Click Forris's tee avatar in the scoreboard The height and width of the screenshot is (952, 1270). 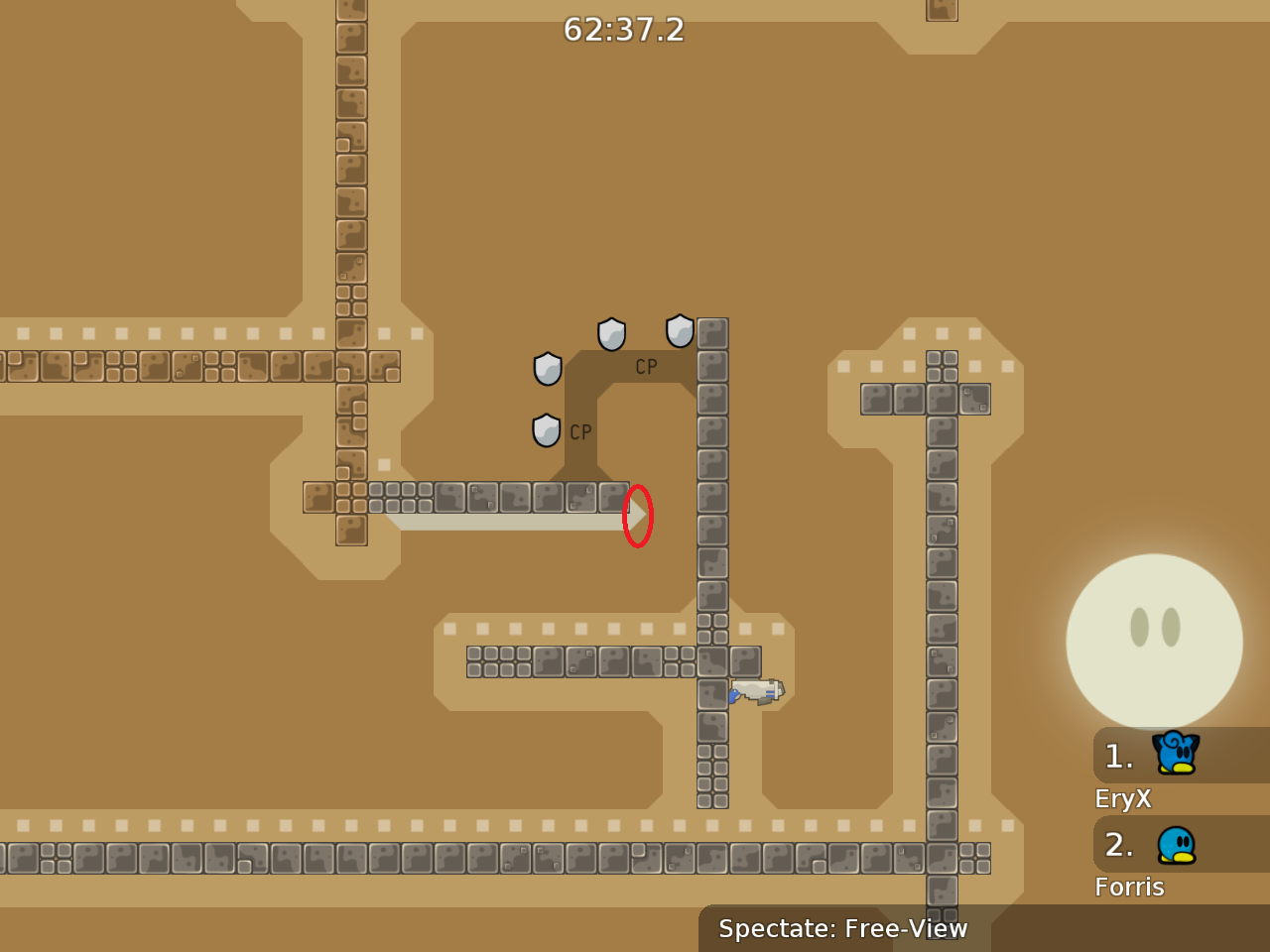pos(1177,844)
